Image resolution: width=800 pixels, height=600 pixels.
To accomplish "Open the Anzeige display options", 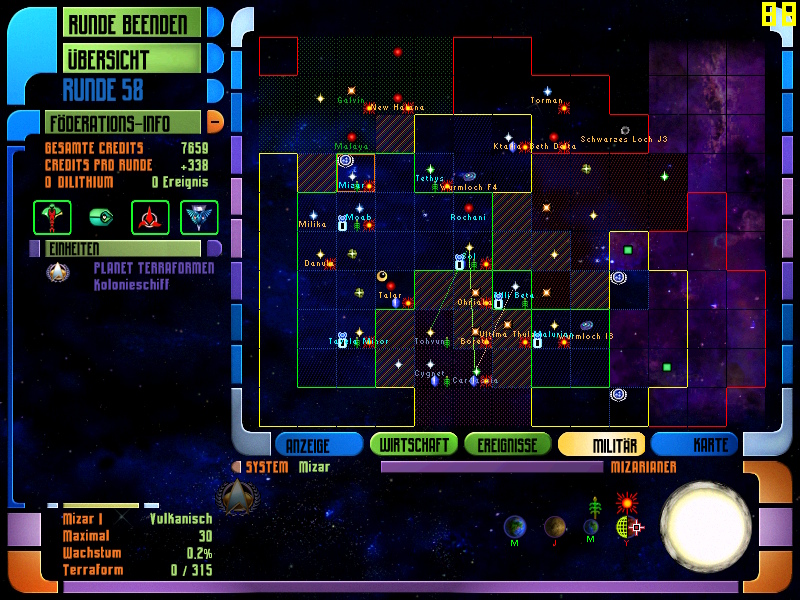I will 319,444.
